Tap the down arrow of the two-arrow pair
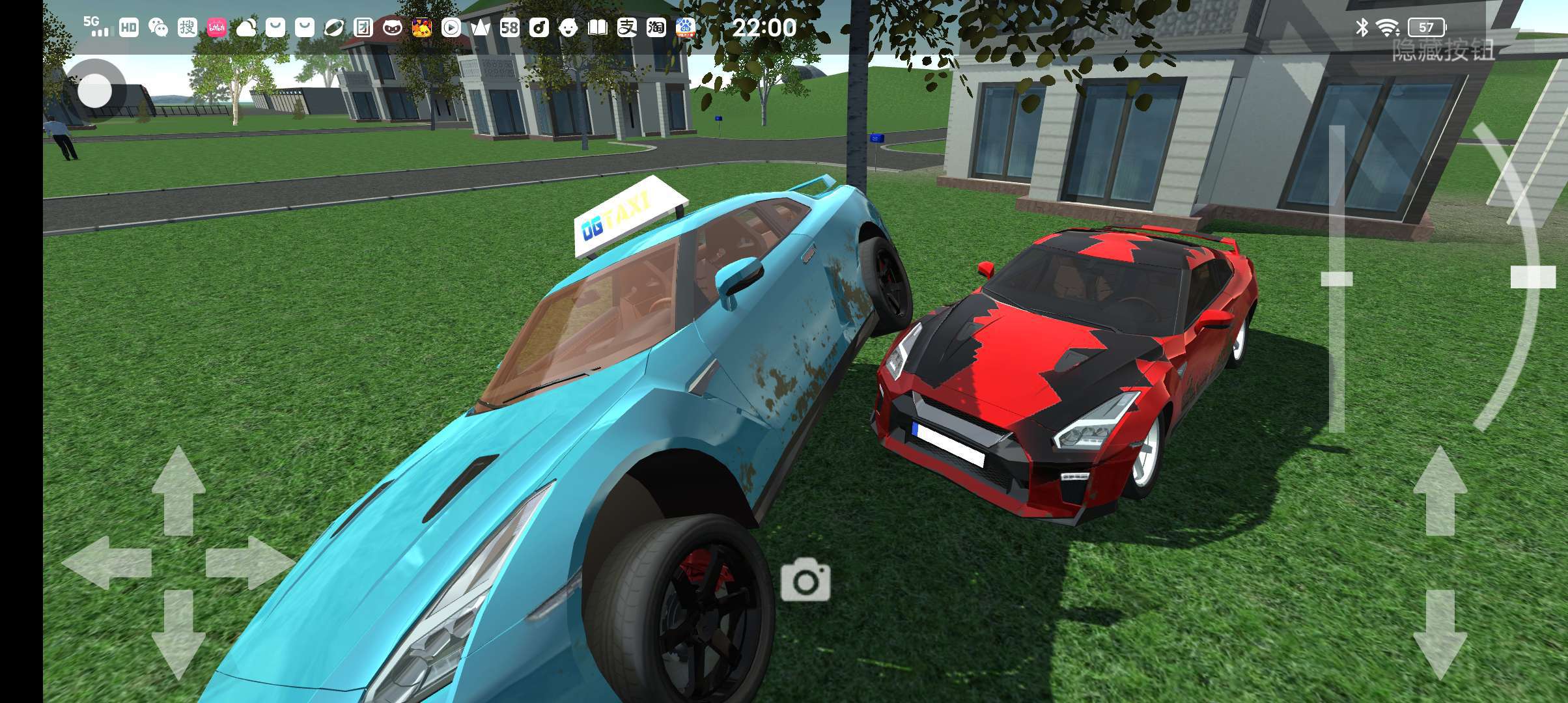Viewport: 1568px width, 703px height. click(x=1440, y=634)
